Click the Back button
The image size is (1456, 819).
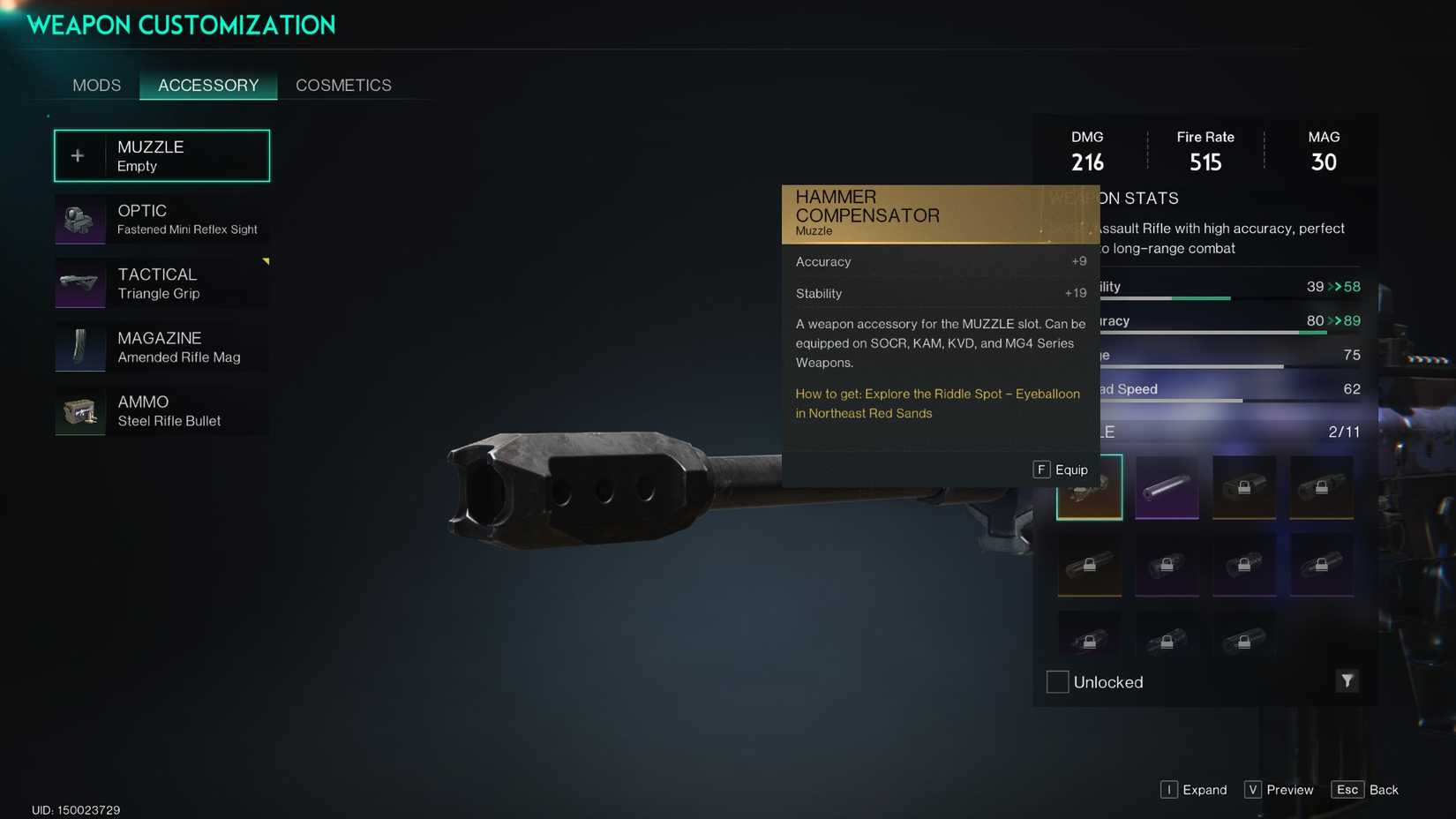[1366, 790]
